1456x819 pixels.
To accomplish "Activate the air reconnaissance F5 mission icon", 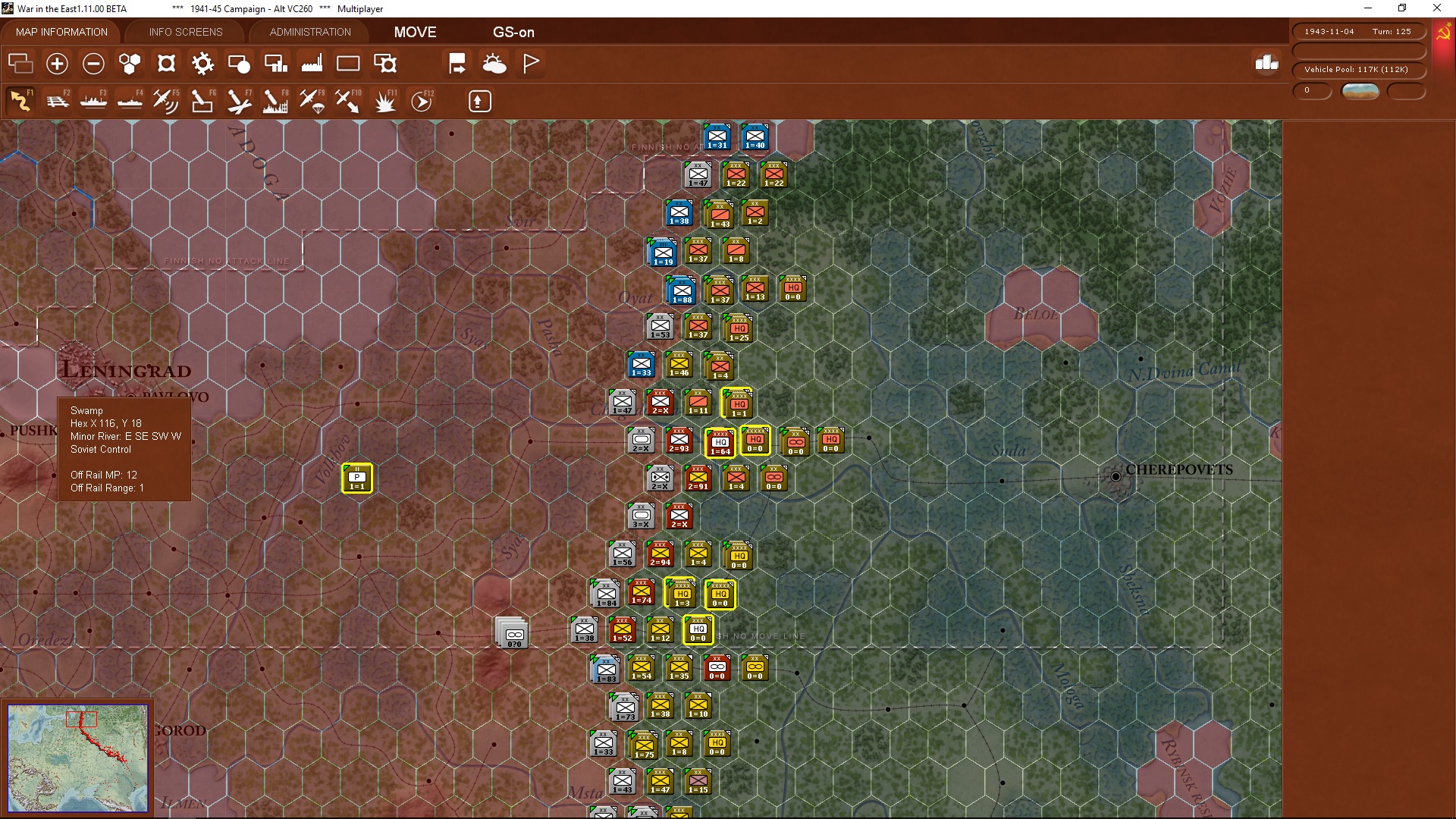I will [165, 101].
